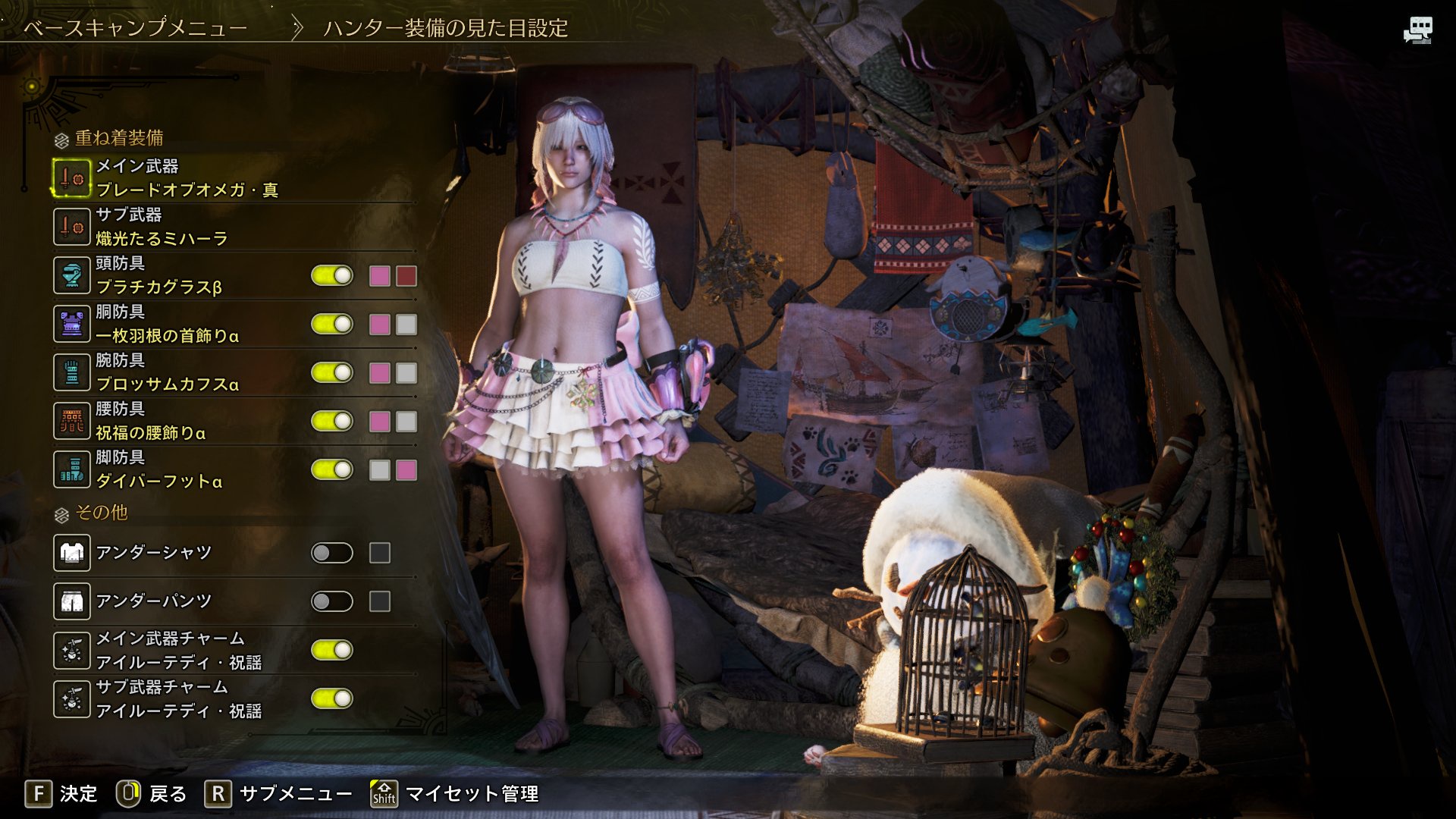1456x819 pixels.
Task: Switch off the 腕防具 arm armor display
Action: [332, 372]
